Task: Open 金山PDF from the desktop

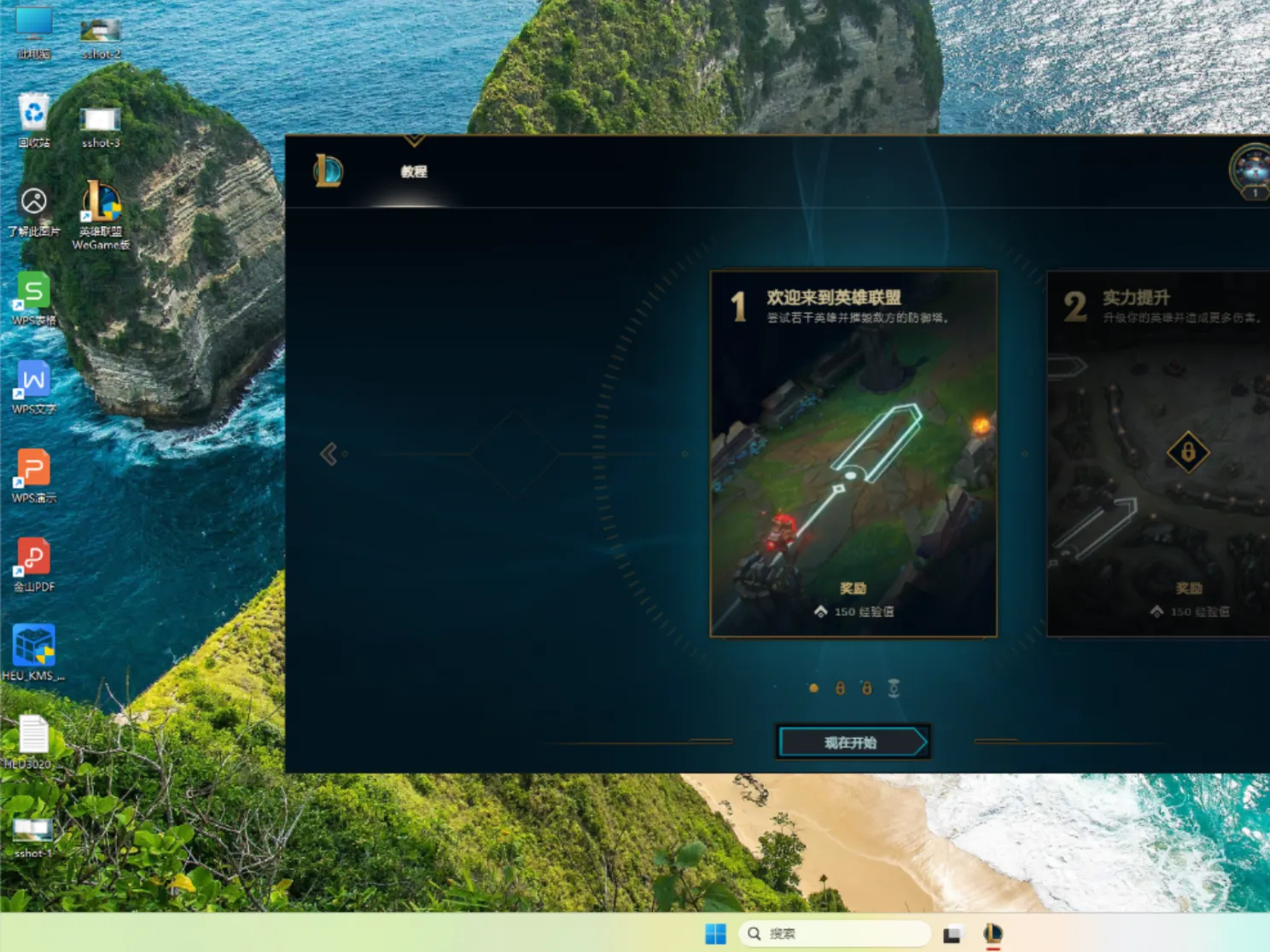Action: tap(32, 556)
